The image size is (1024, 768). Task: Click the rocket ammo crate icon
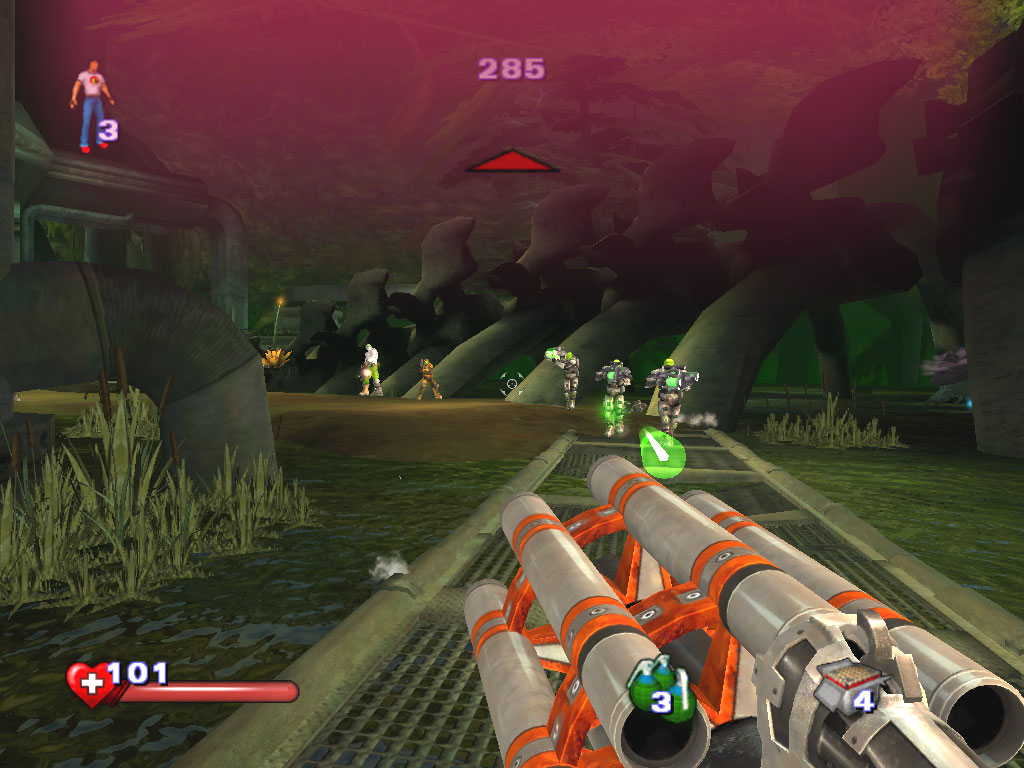841,687
